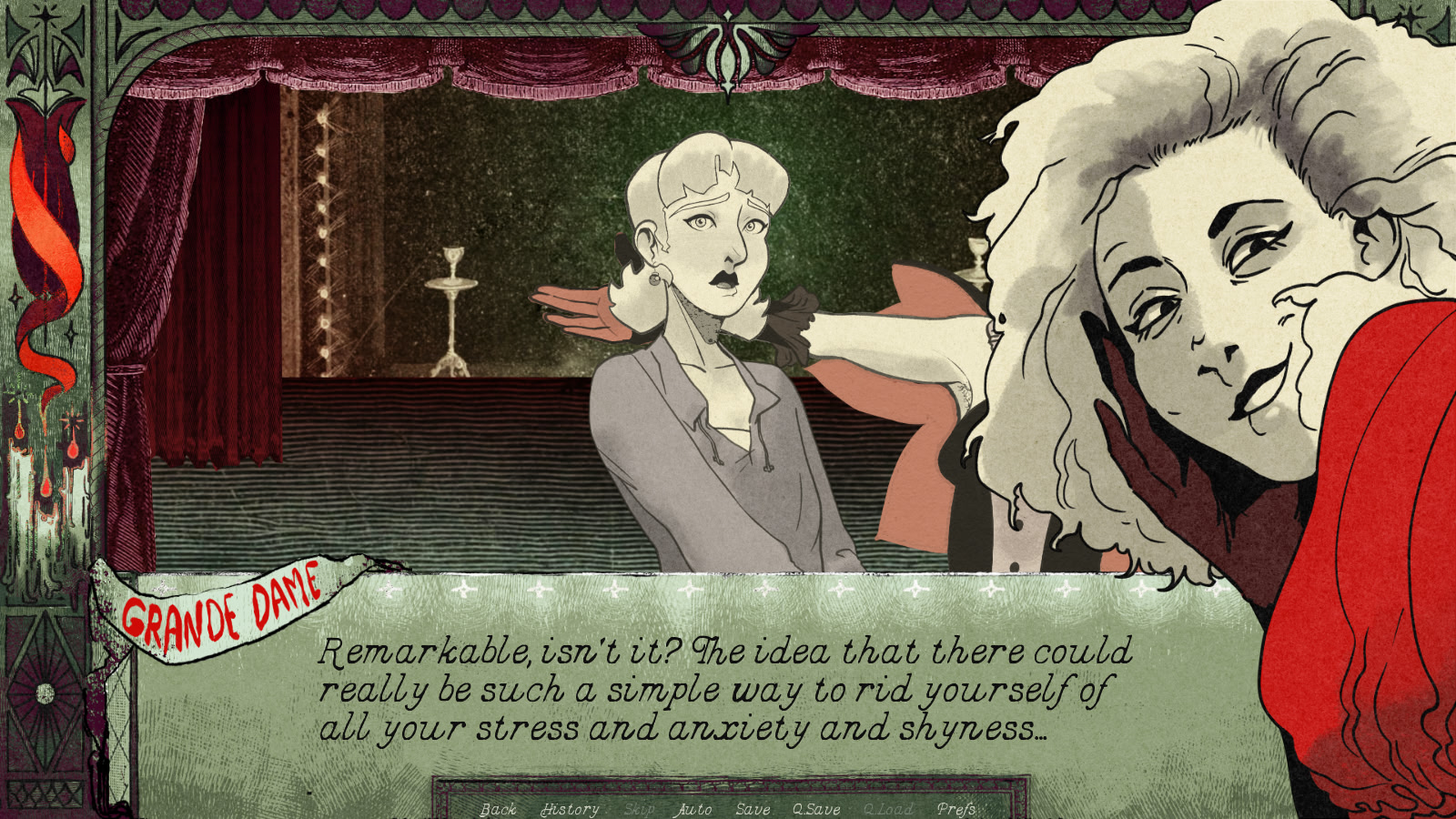Toggle Auto-advance text mode
This screenshot has height=819, width=1456.
pos(693,809)
